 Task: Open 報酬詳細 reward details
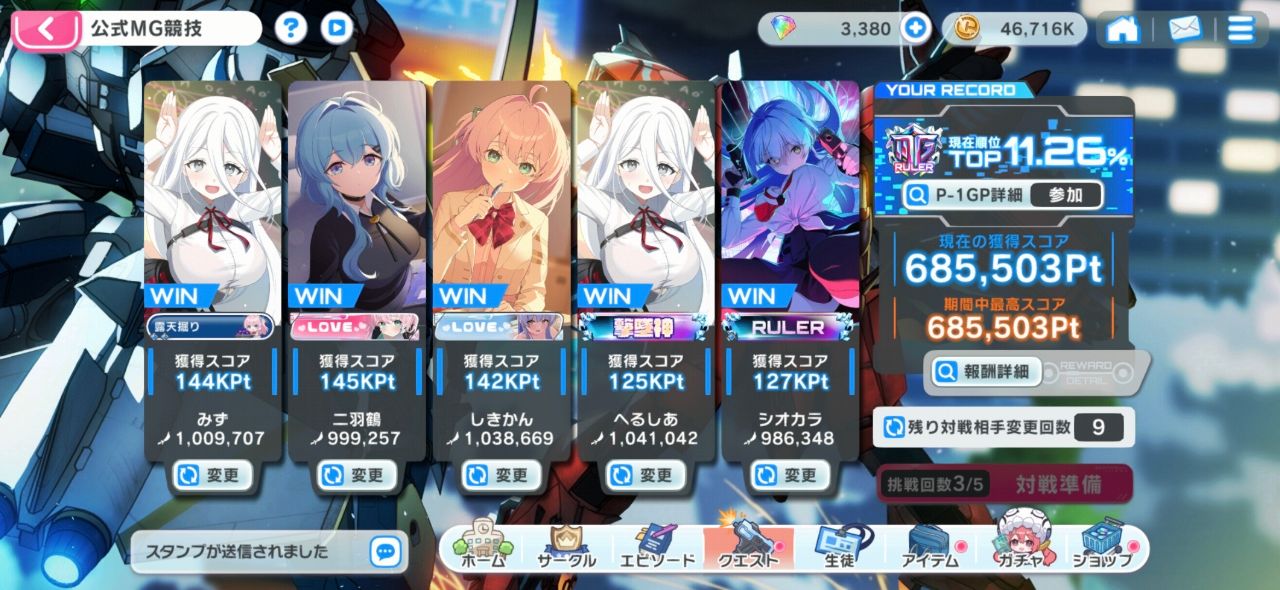[984, 372]
